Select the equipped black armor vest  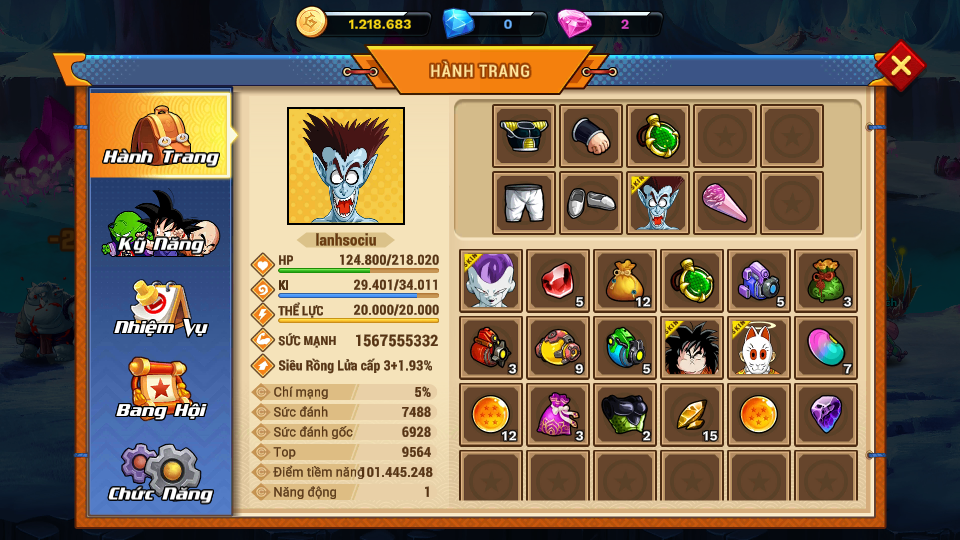[x=524, y=136]
